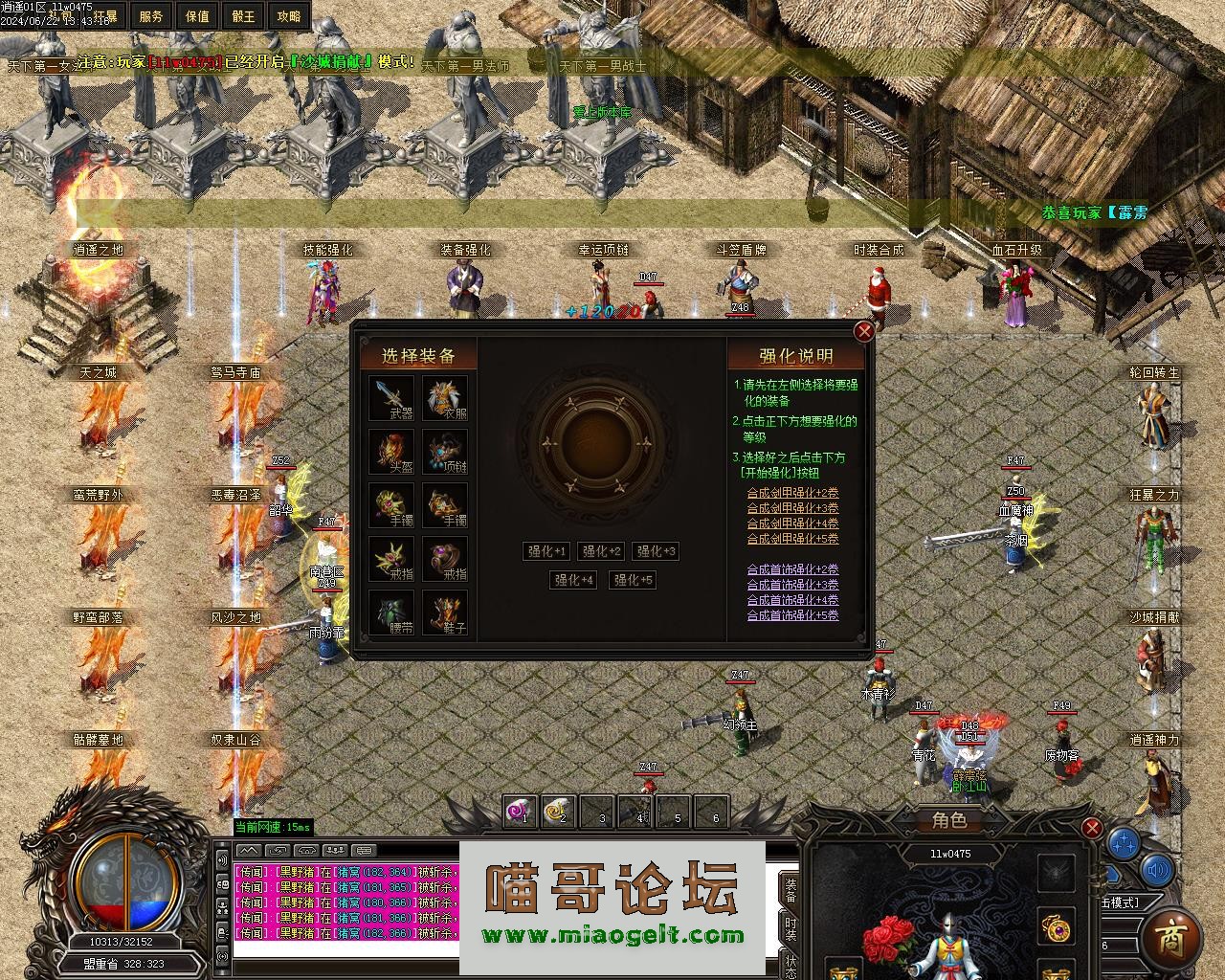Select the 武器 weapon slot

click(391, 396)
